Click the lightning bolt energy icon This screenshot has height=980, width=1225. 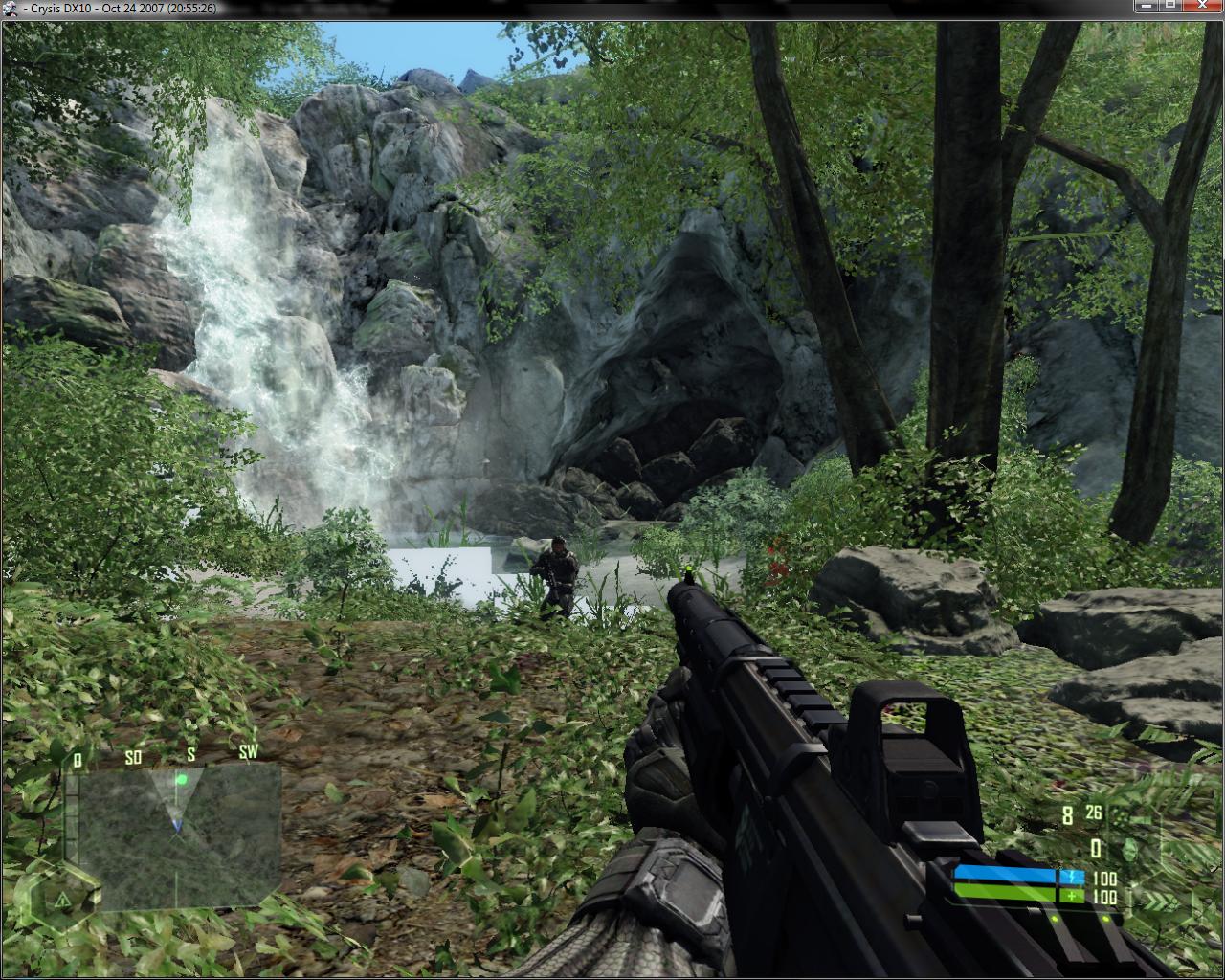(1072, 877)
